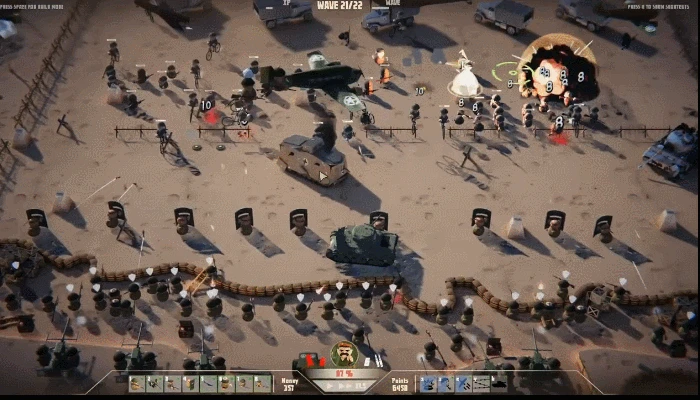Choose the rifle unit in slot 5
This screenshot has height=400, width=700.
tap(208, 383)
